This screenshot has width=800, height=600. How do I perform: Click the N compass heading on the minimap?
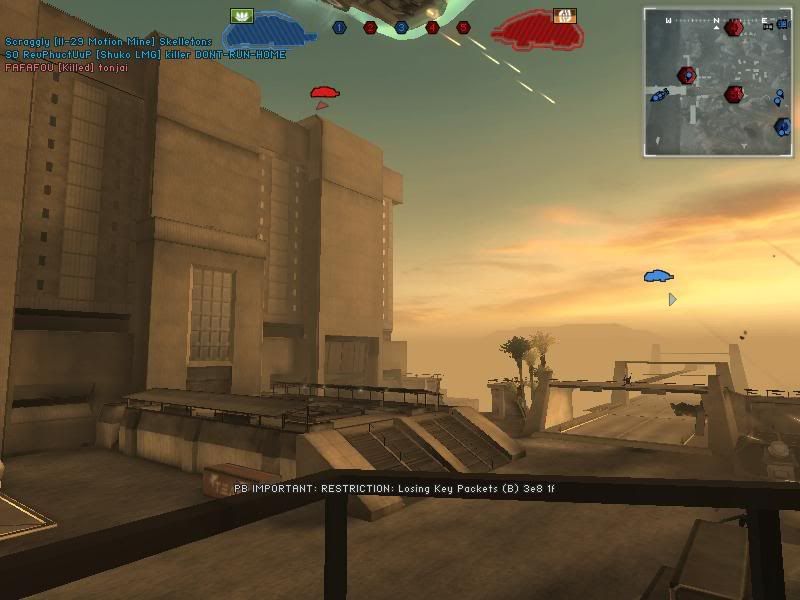716,20
